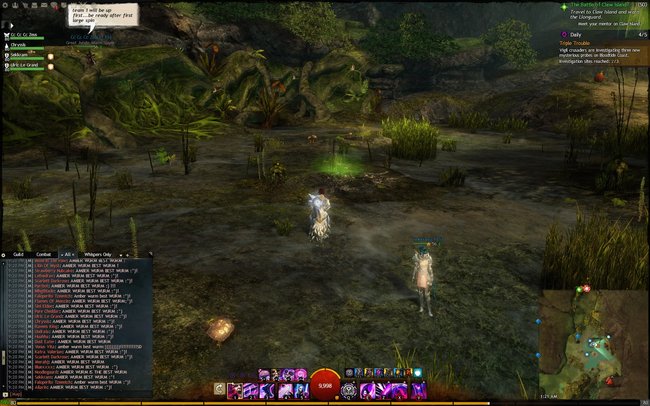Select party member Sekkcam
The image size is (650, 406).
22,55
